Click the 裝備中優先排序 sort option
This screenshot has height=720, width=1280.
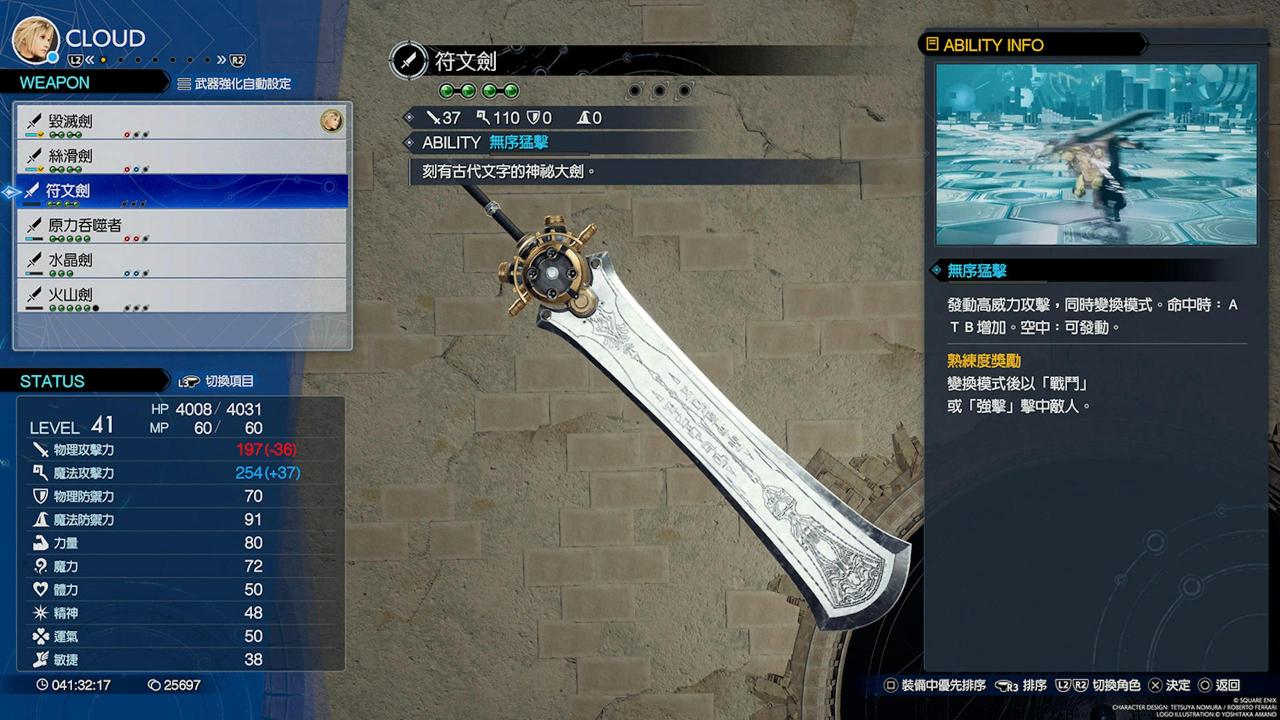tap(935, 686)
